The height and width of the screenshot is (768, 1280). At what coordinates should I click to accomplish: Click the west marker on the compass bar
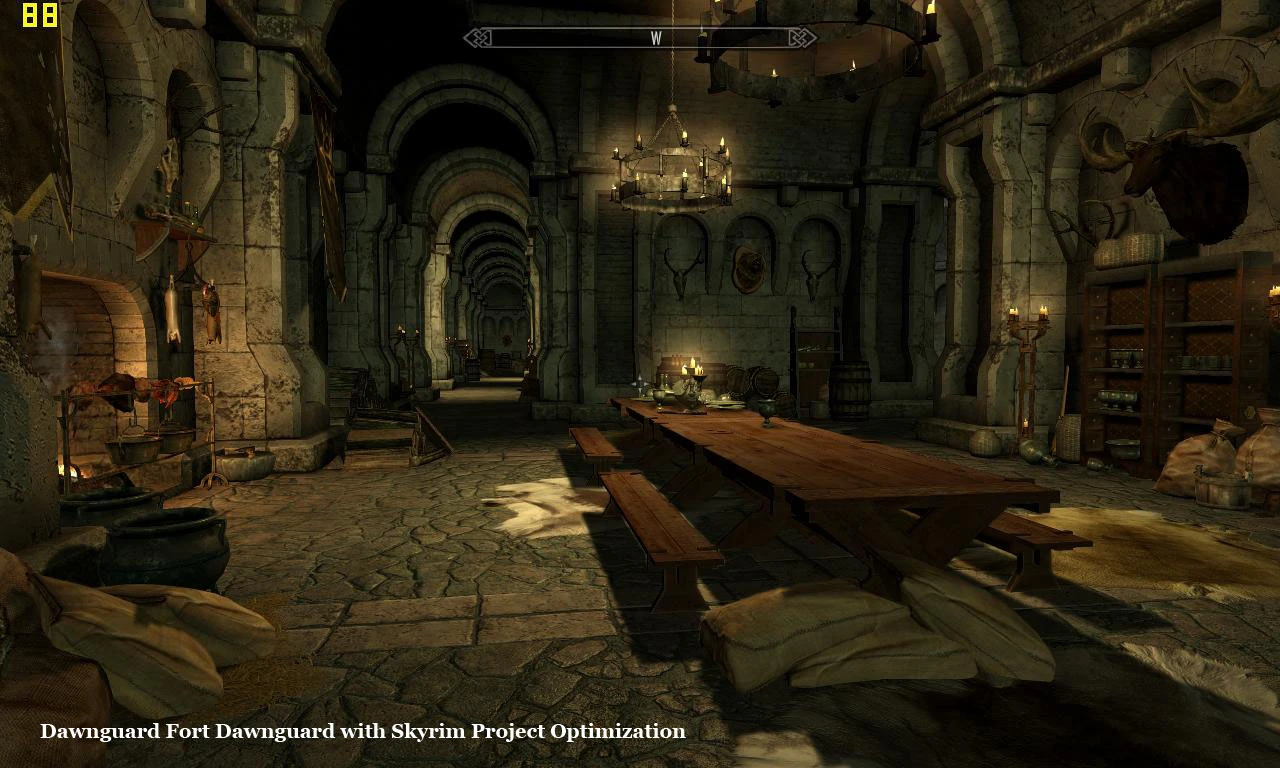[x=656, y=38]
